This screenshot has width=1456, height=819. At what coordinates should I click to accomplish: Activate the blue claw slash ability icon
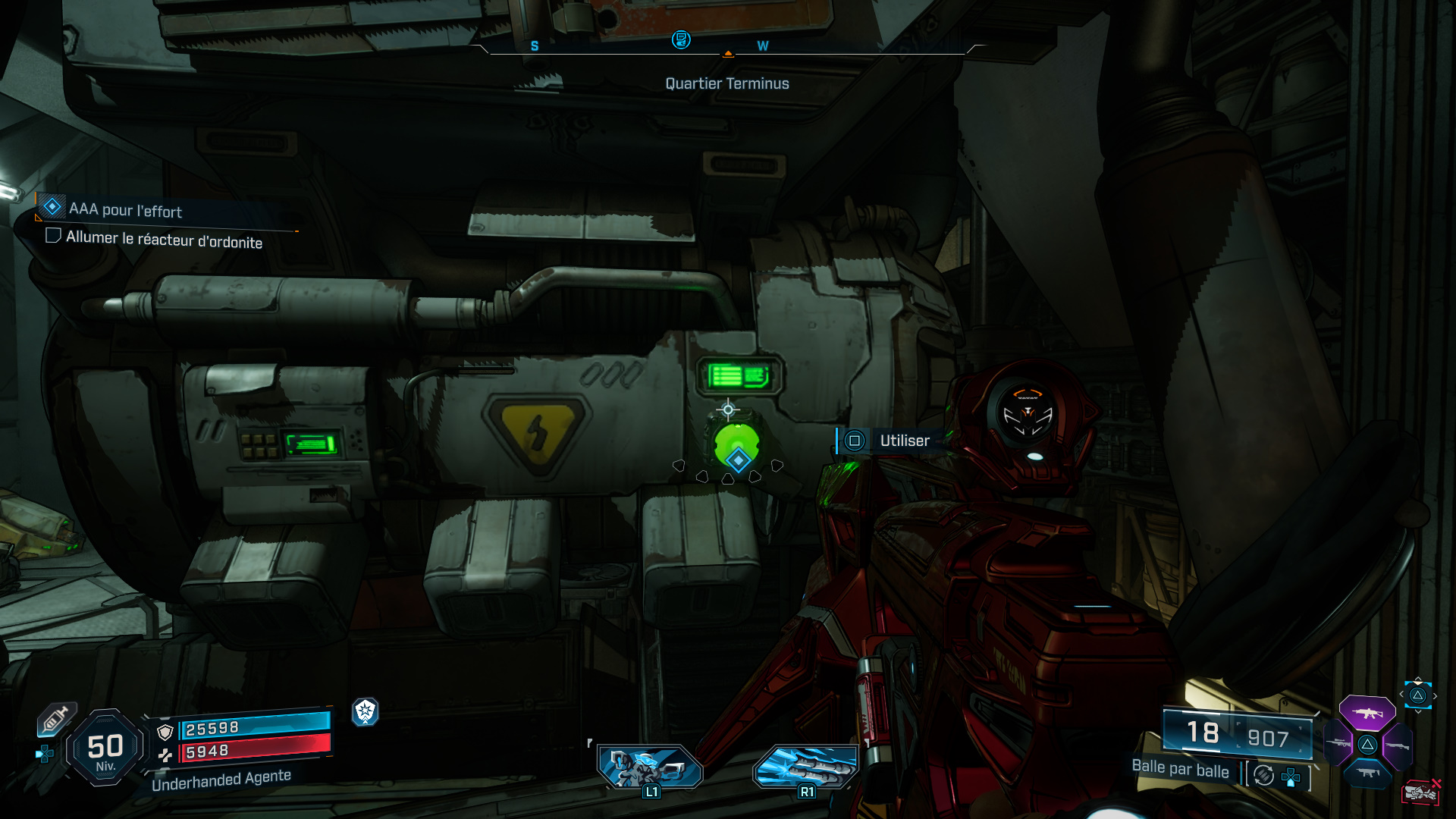pos(806,766)
